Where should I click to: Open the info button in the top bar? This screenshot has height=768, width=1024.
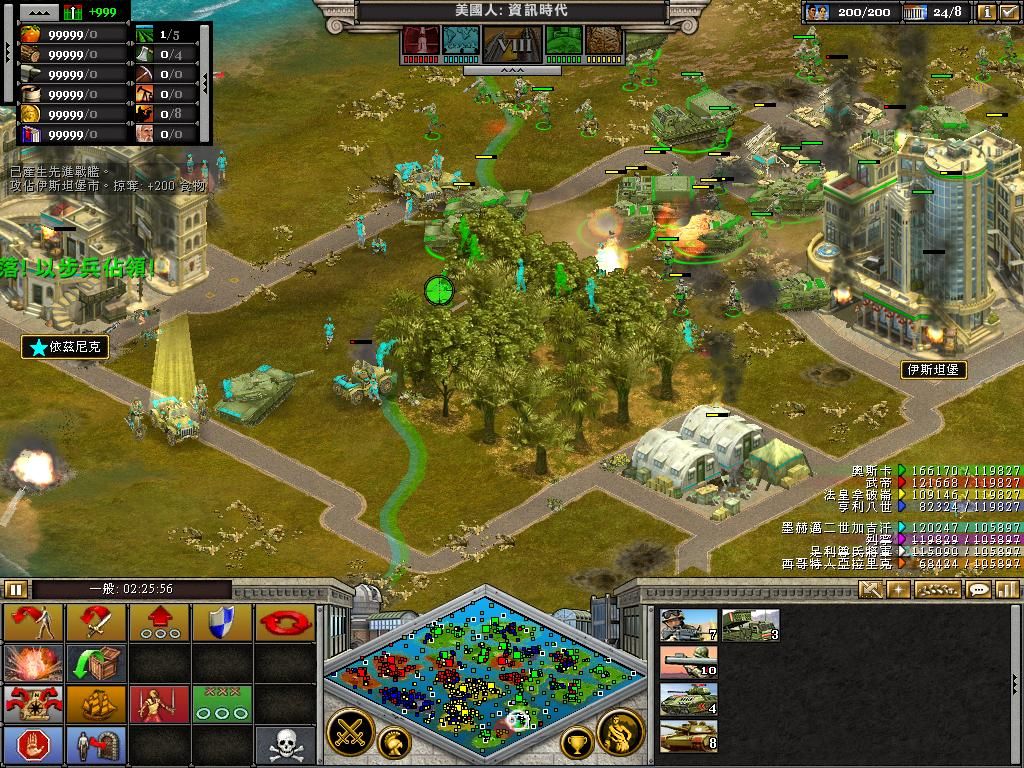(986, 12)
